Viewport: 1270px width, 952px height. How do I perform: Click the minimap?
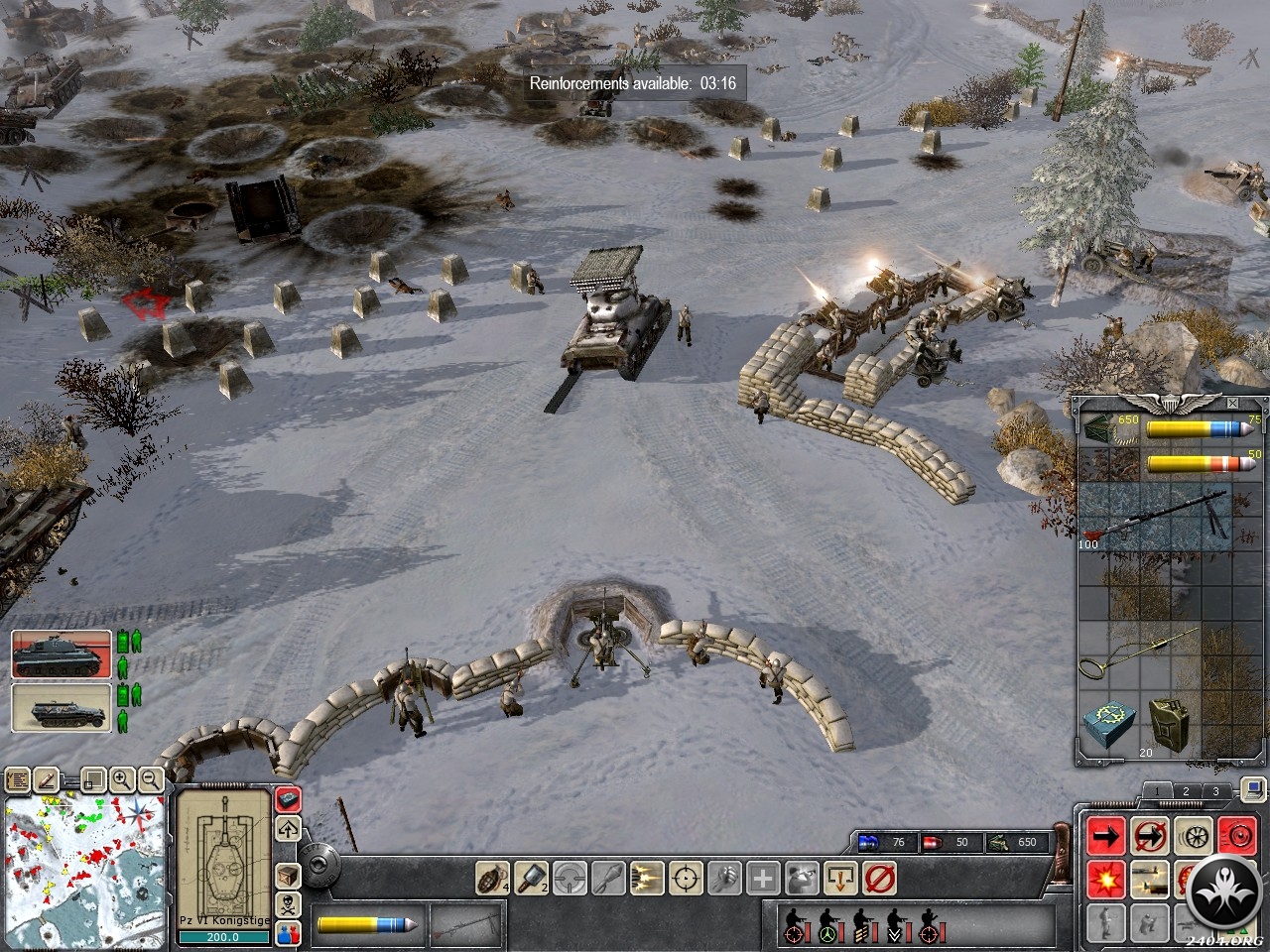click(83, 872)
